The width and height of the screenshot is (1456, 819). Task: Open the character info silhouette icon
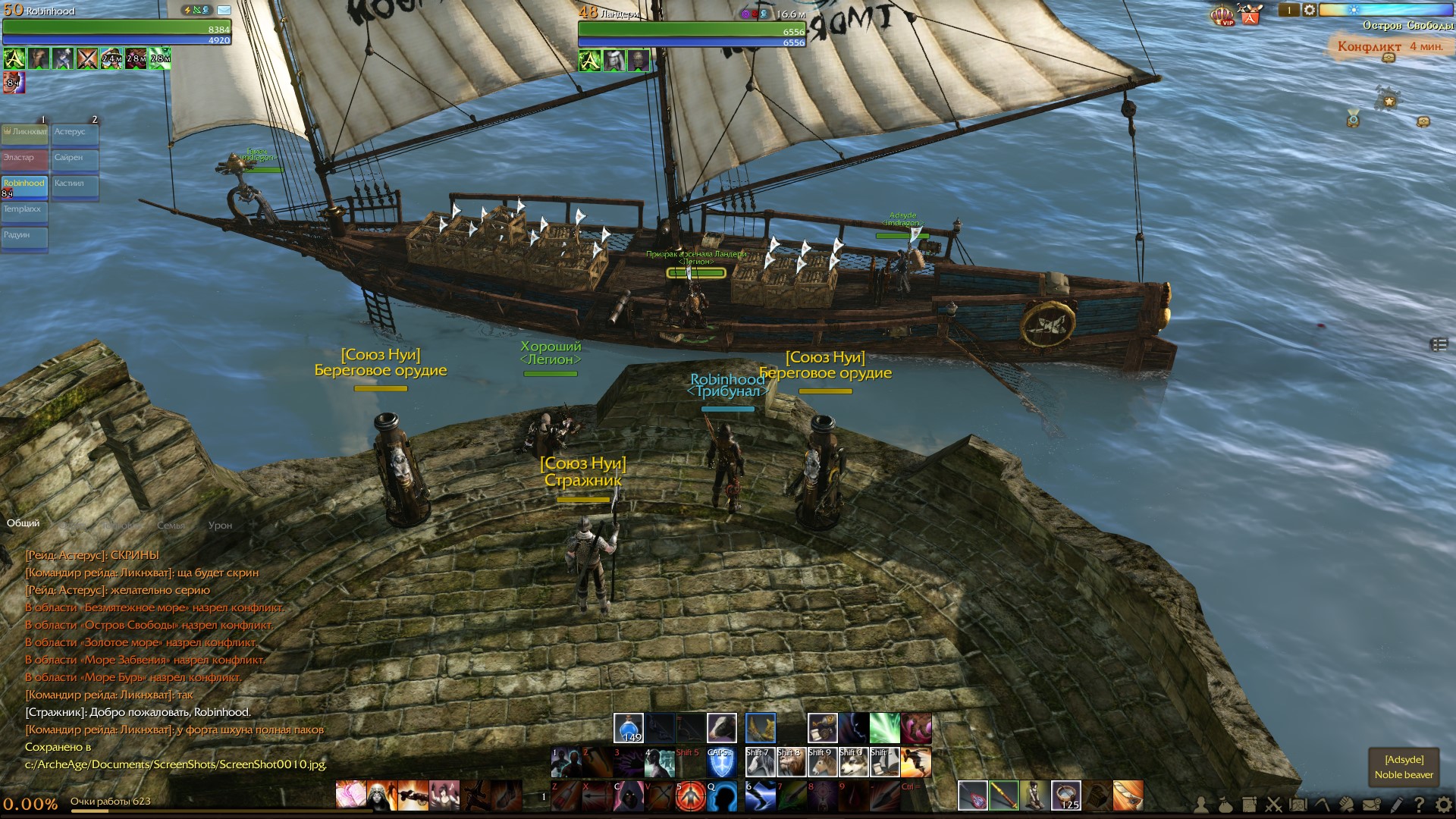[1200, 805]
